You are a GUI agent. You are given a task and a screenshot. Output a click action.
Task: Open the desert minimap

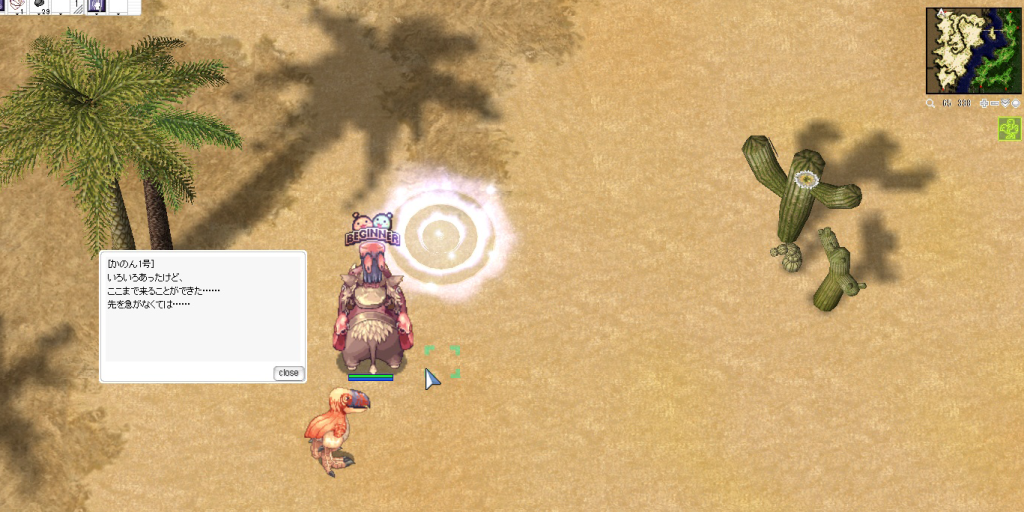point(973,50)
